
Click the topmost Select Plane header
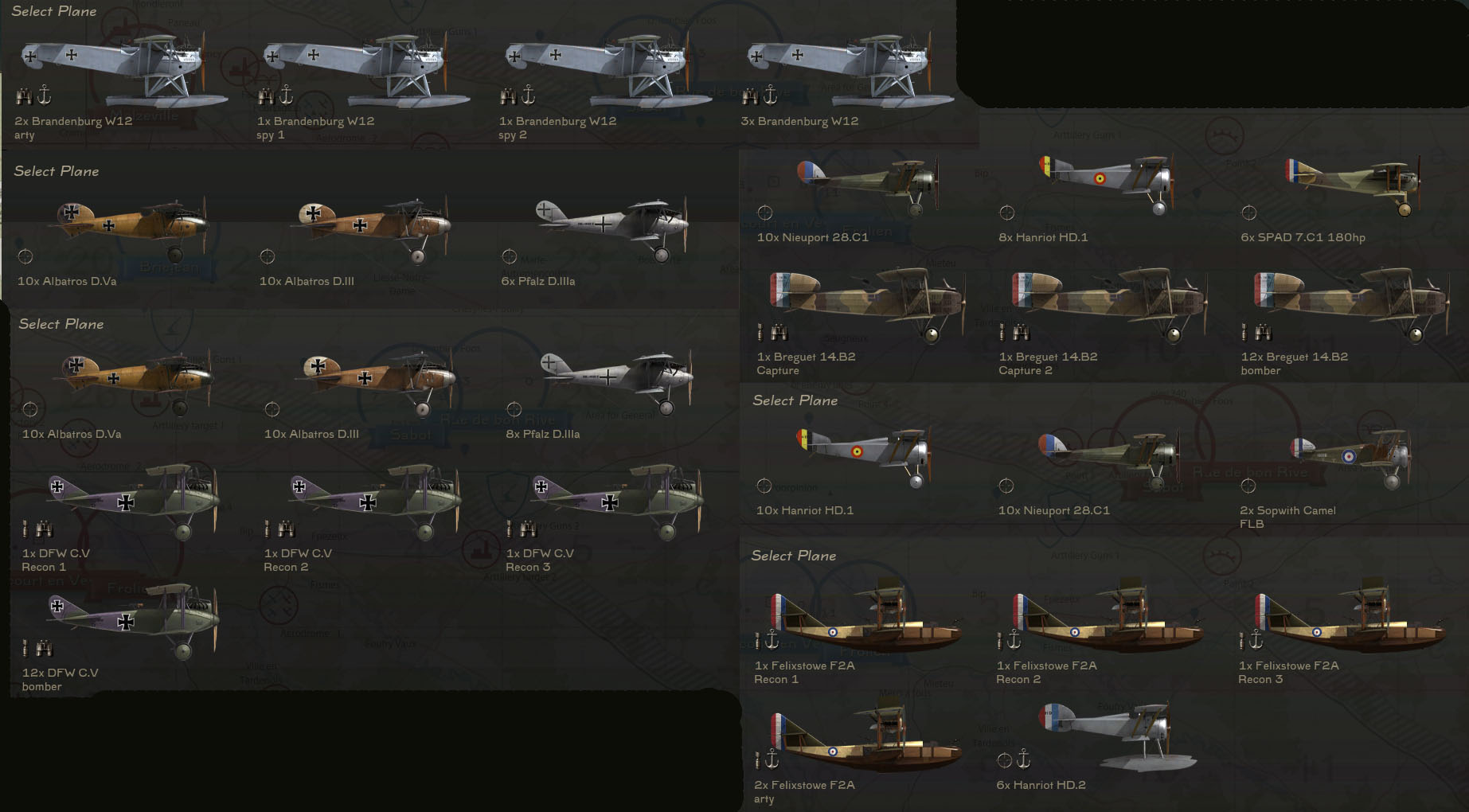(53, 11)
